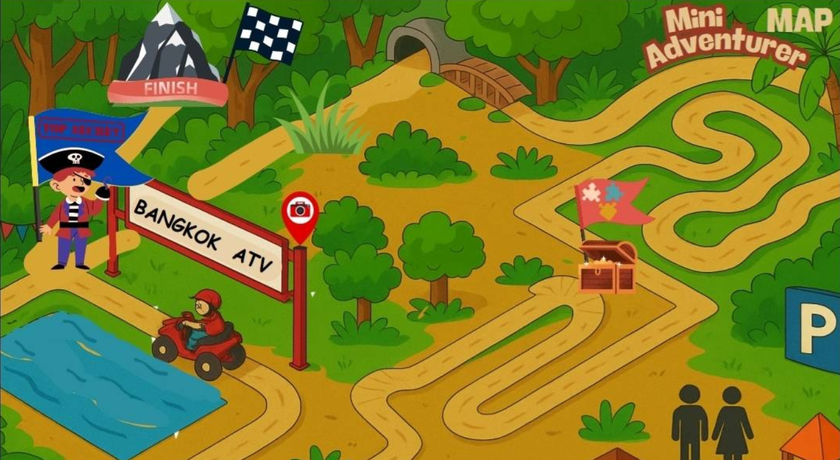This screenshot has width=840, height=460.
Task: Open the treasure chest map marker
Action: [x=607, y=266]
